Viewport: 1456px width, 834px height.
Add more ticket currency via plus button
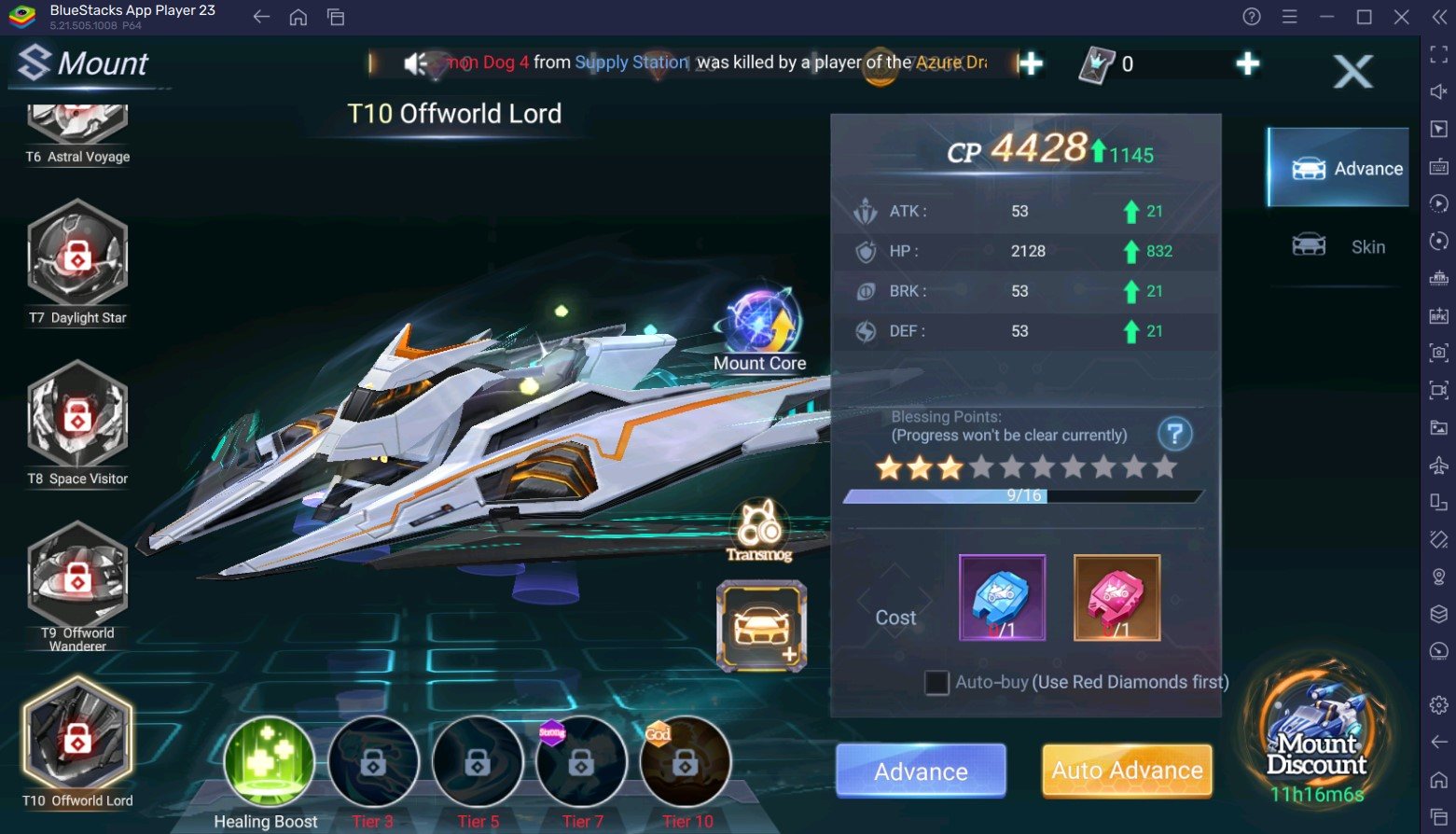(x=1247, y=63)
